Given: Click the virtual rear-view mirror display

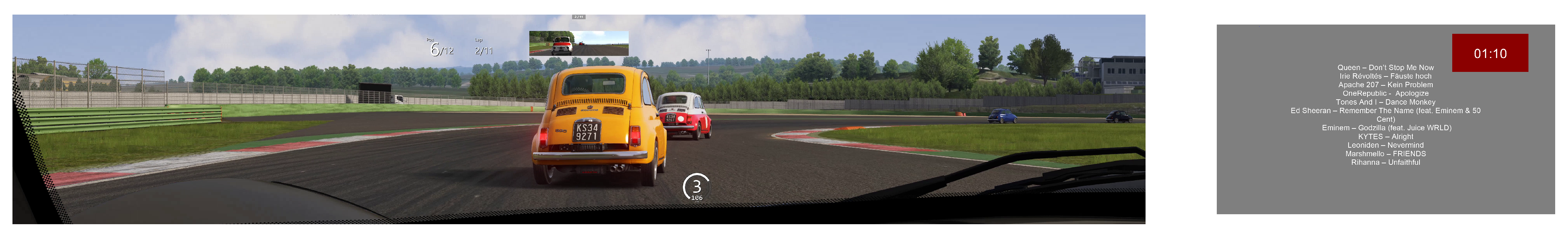Looking at the screenshot, I should tap(578, 43).
